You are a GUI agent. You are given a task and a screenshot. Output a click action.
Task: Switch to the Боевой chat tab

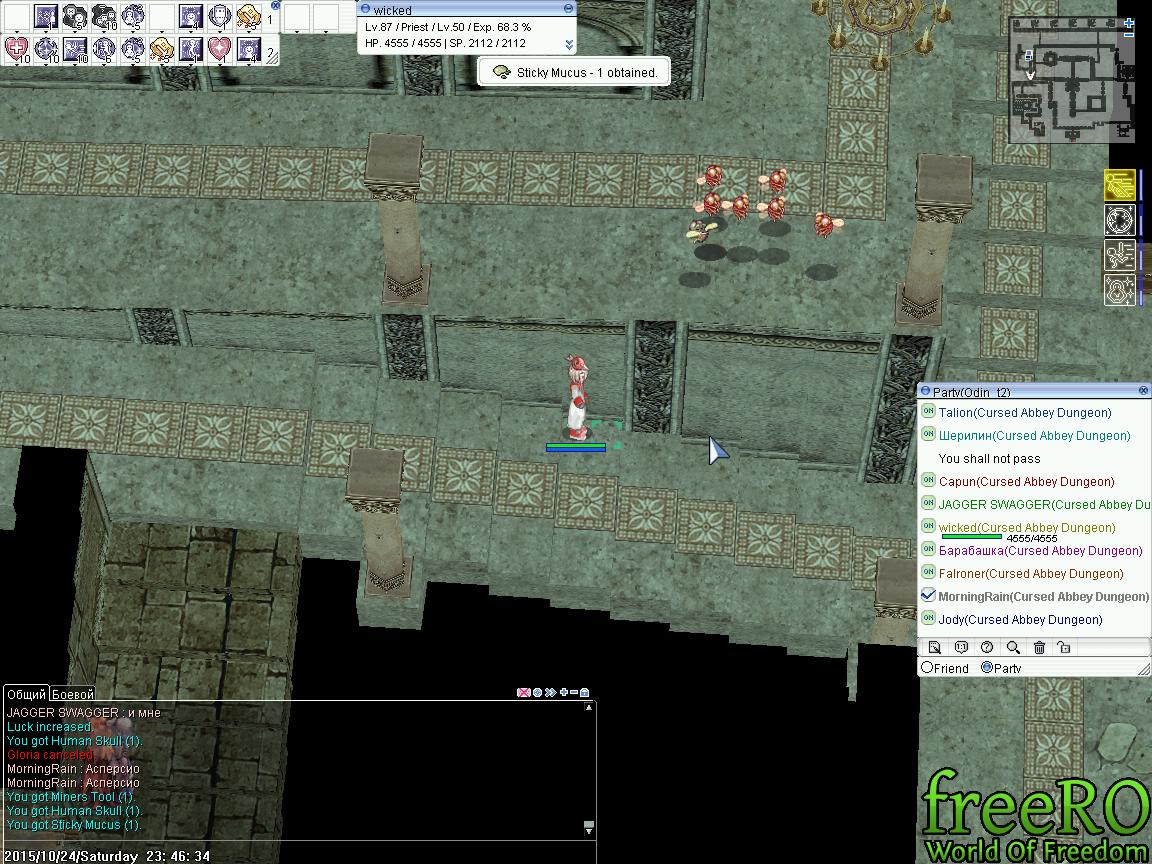[72, 693]
